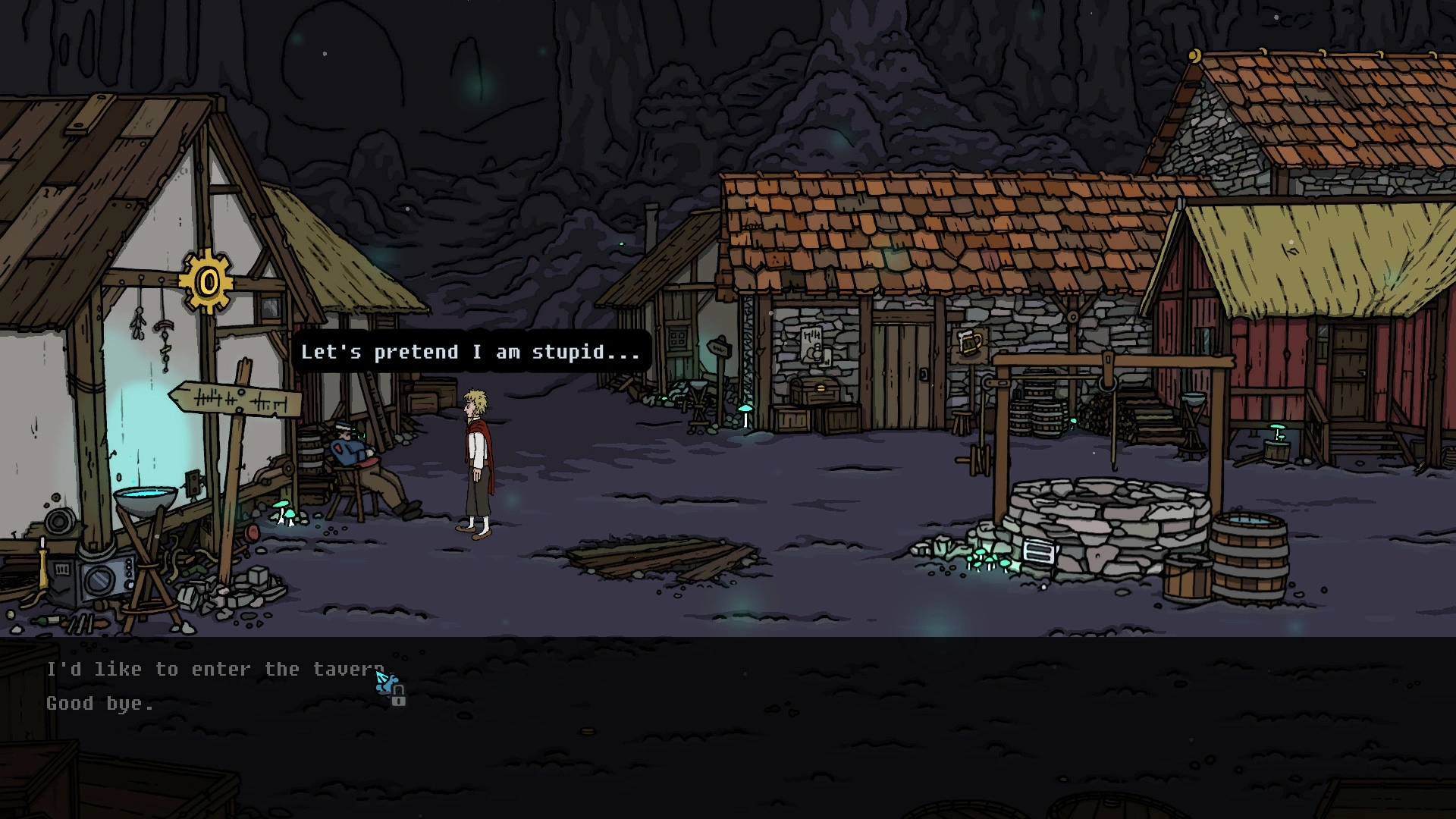The height and width of the screenshot is (819, 1456).
Task: Choose "I'd like to enter the tavern" reply
Action: pos(215,670)
